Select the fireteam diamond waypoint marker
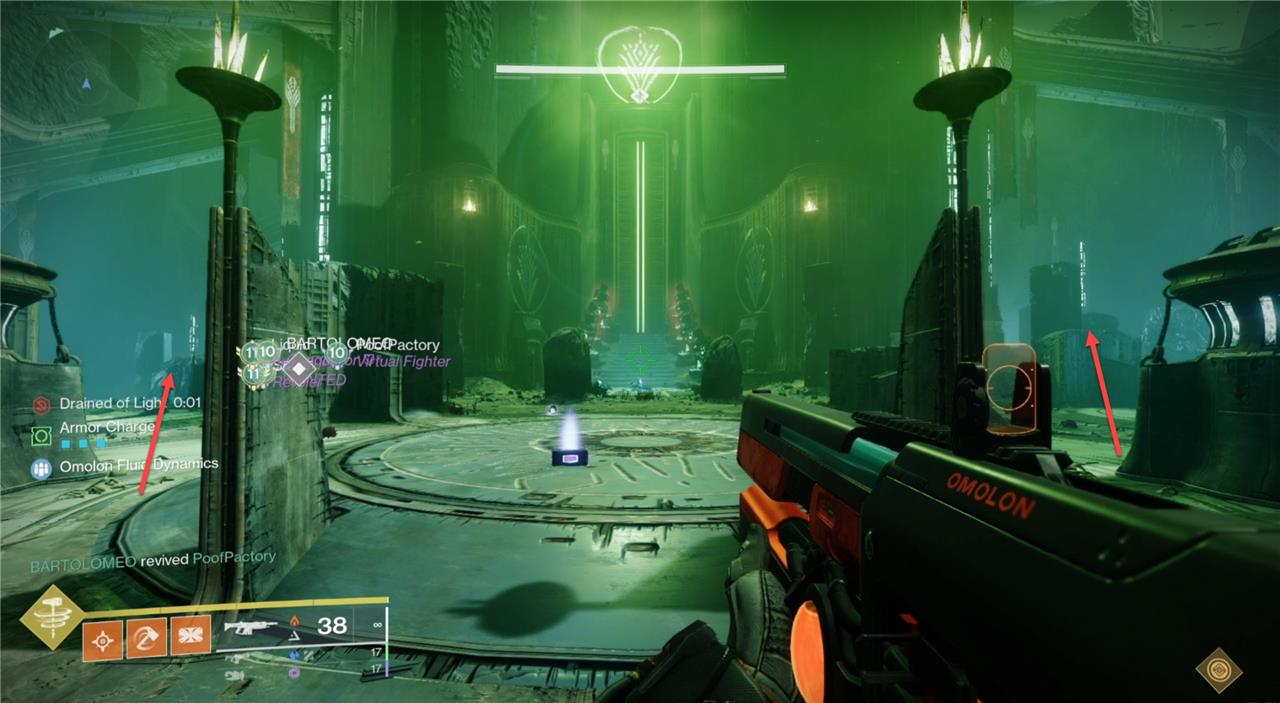Viewport: 1280px width, 703px height. click(x=297, y=367)
